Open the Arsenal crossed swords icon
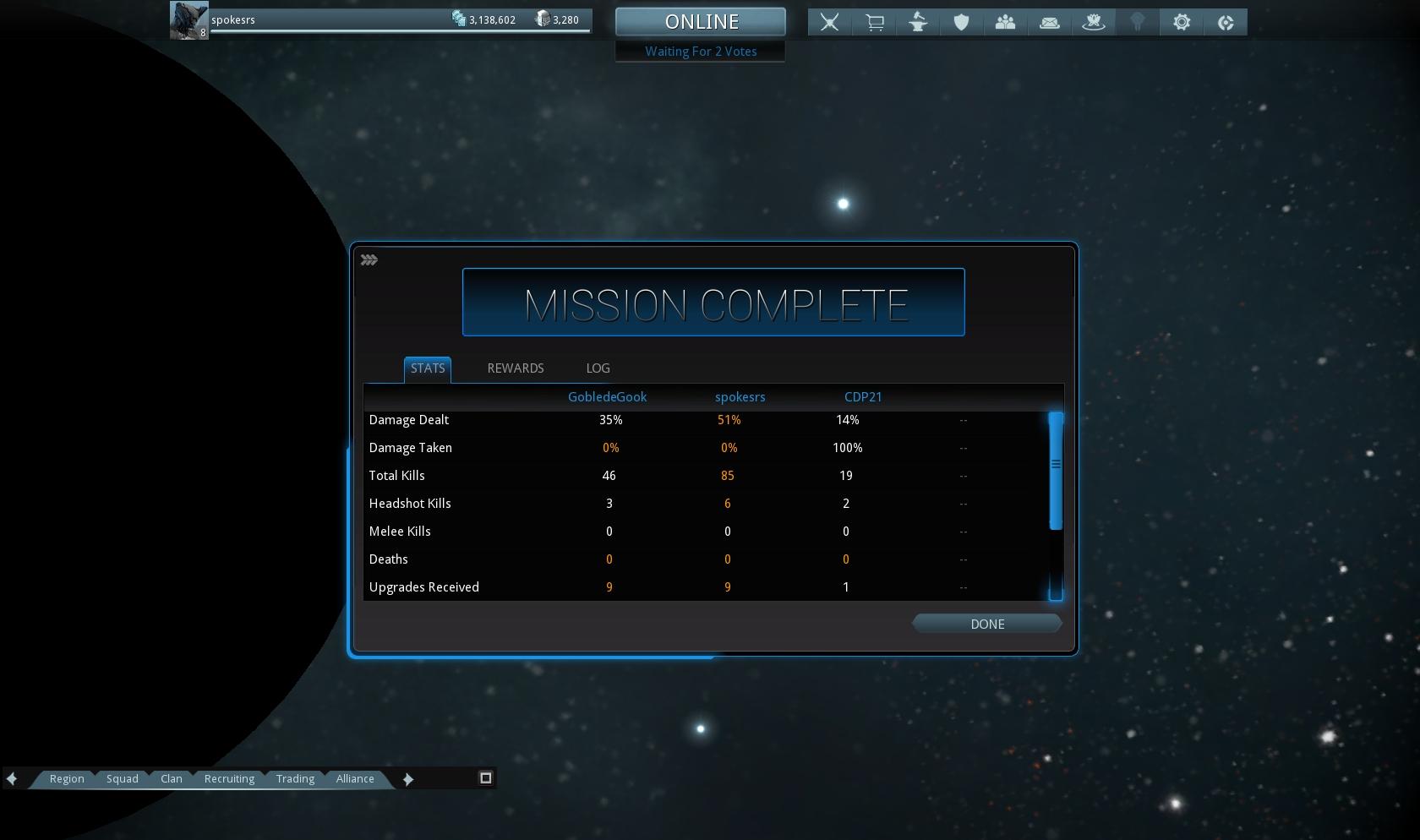Viewport: 1420px width, 840px height. point(830,23)
